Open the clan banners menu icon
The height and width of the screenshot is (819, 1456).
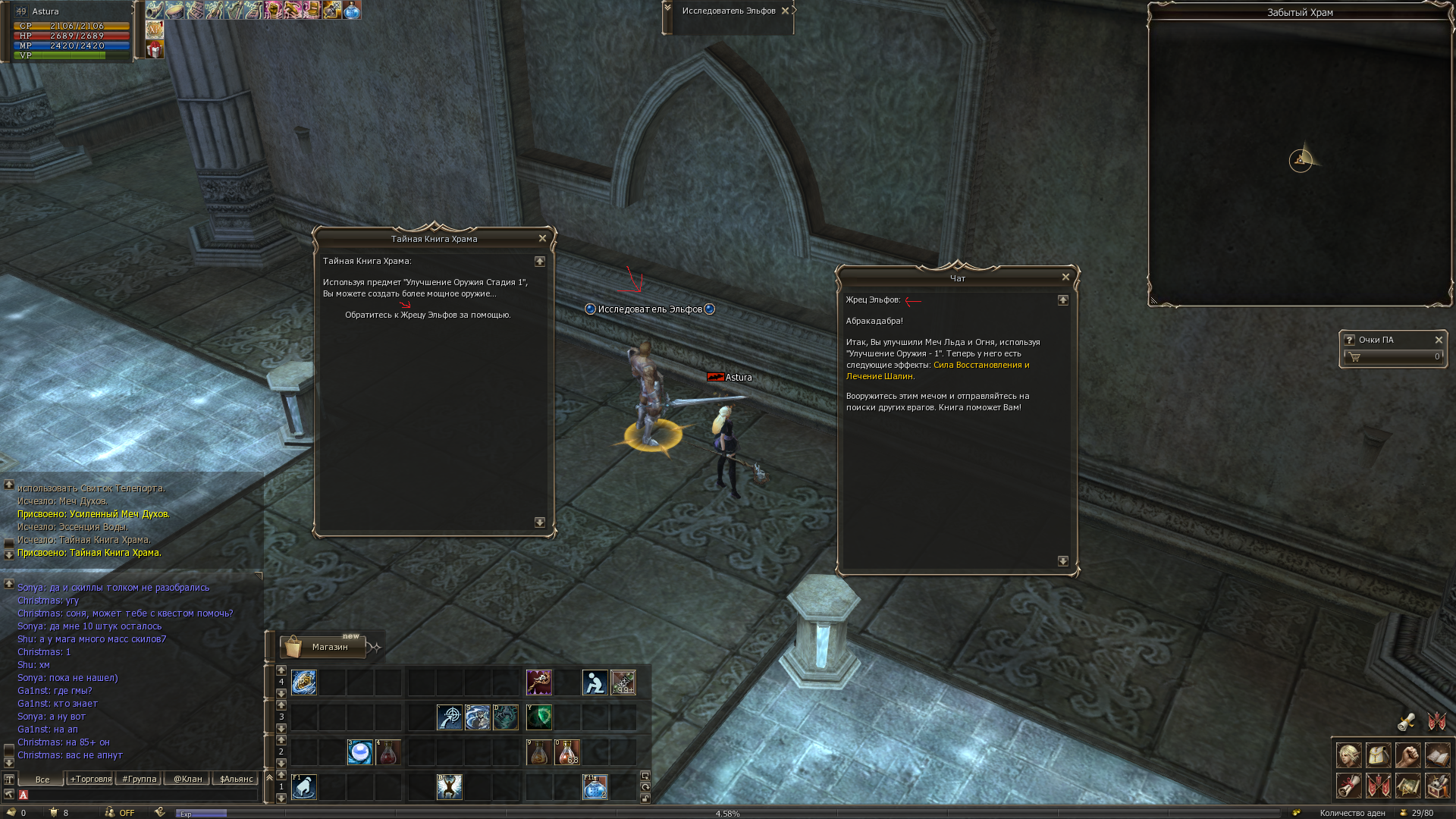[x=1378, y=786]
